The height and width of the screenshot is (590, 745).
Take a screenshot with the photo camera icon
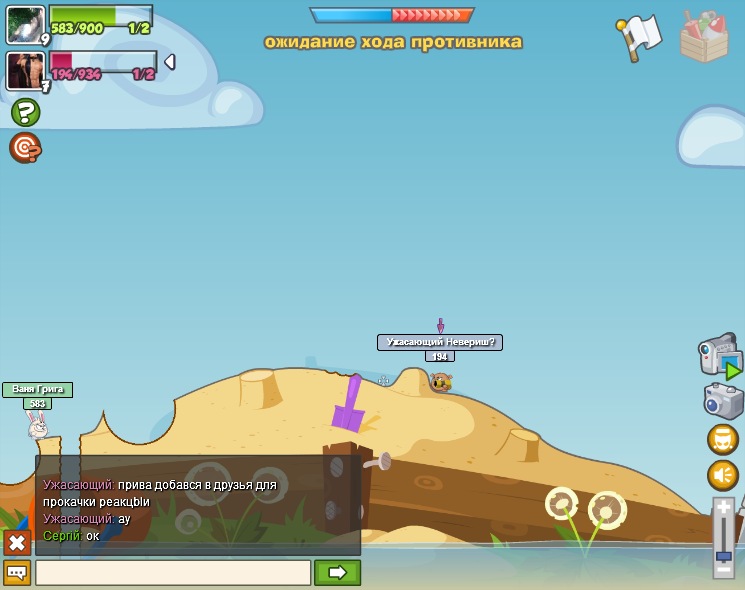(x=723, y=402)
